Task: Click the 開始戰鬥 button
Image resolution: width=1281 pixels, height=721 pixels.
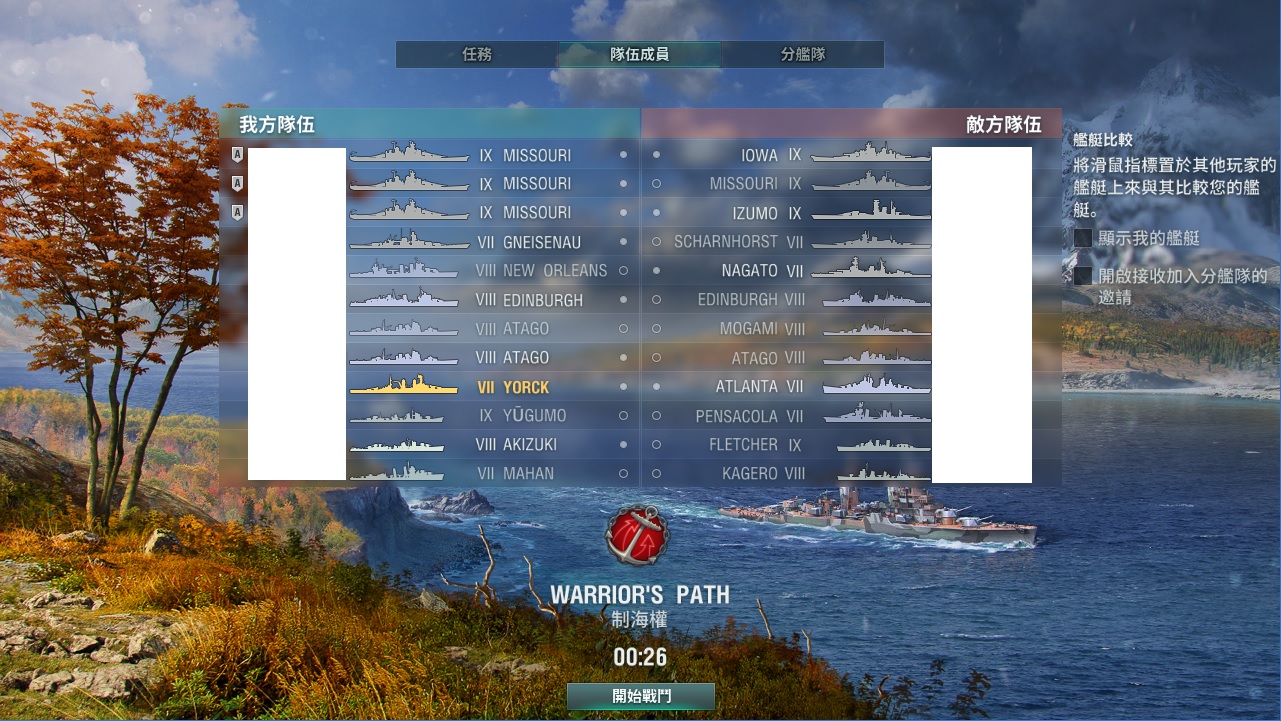Action: (640, 696)
